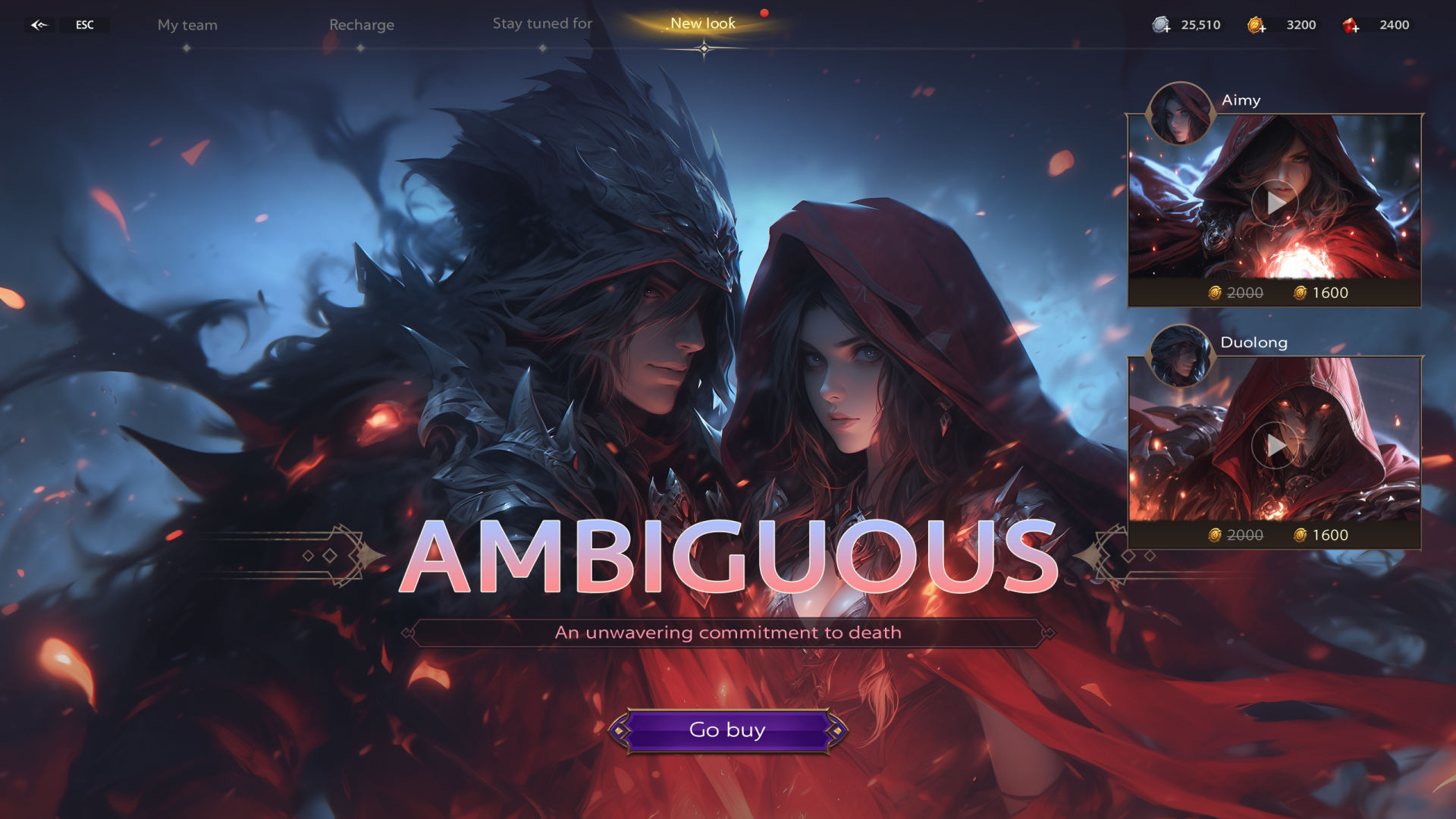Click the back arrow icon
This screenshot has width=1456, height=819.
(x=39, y=25)
